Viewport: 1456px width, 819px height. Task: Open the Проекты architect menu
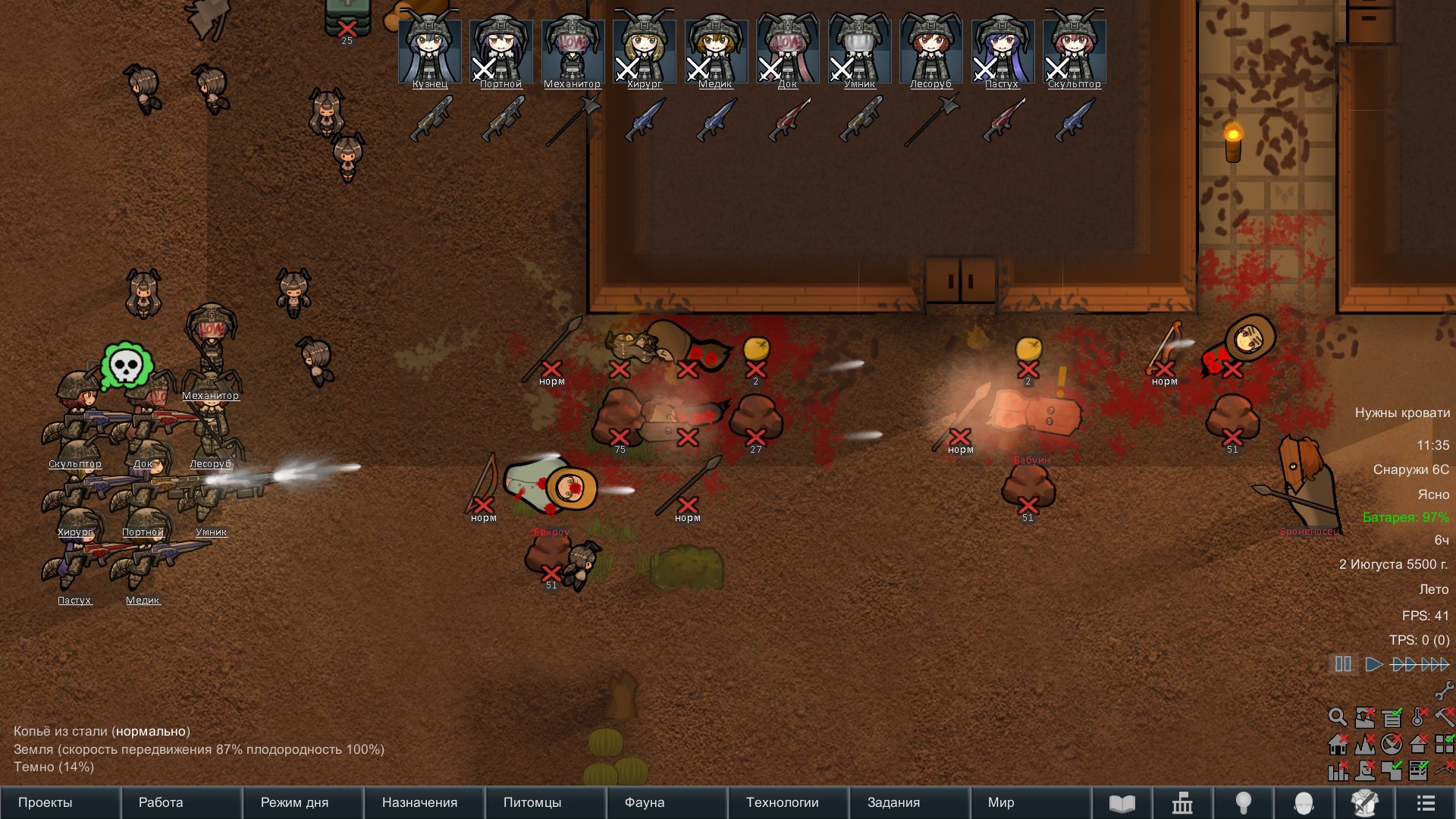pyautogui.click(x=45, y=802)
